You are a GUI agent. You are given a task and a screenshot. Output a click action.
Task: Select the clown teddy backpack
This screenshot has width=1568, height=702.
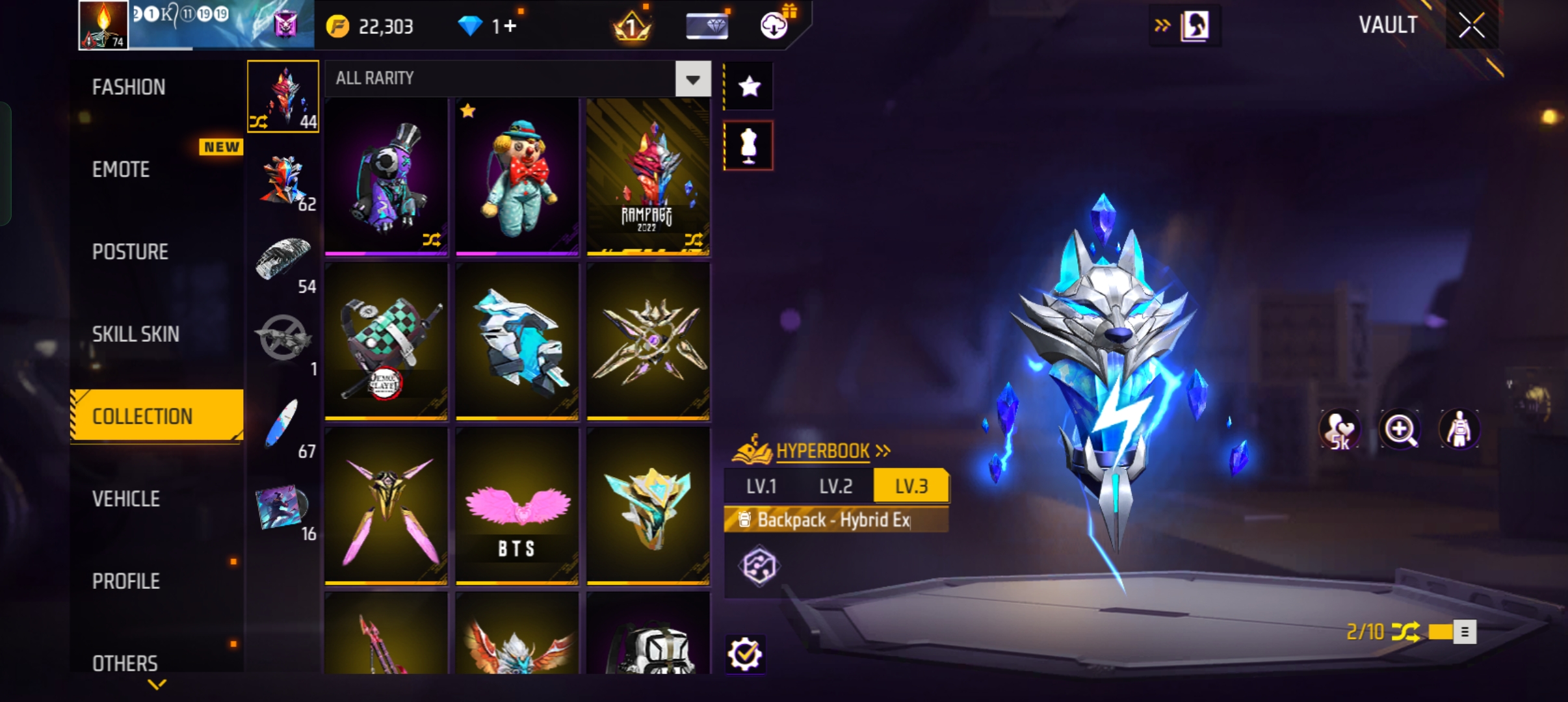[517, 177]
